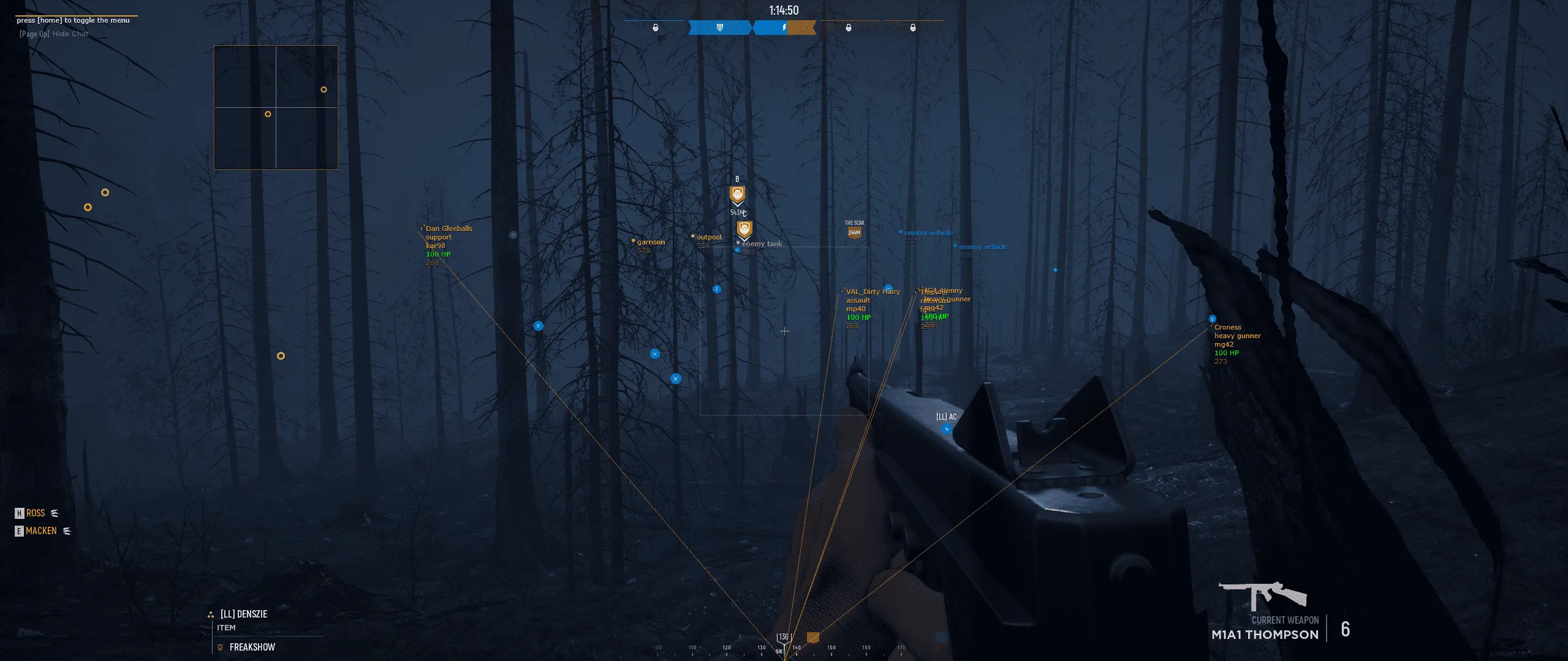Click the garrison marker label
The image size is (1568, 661).
[650, 242]
